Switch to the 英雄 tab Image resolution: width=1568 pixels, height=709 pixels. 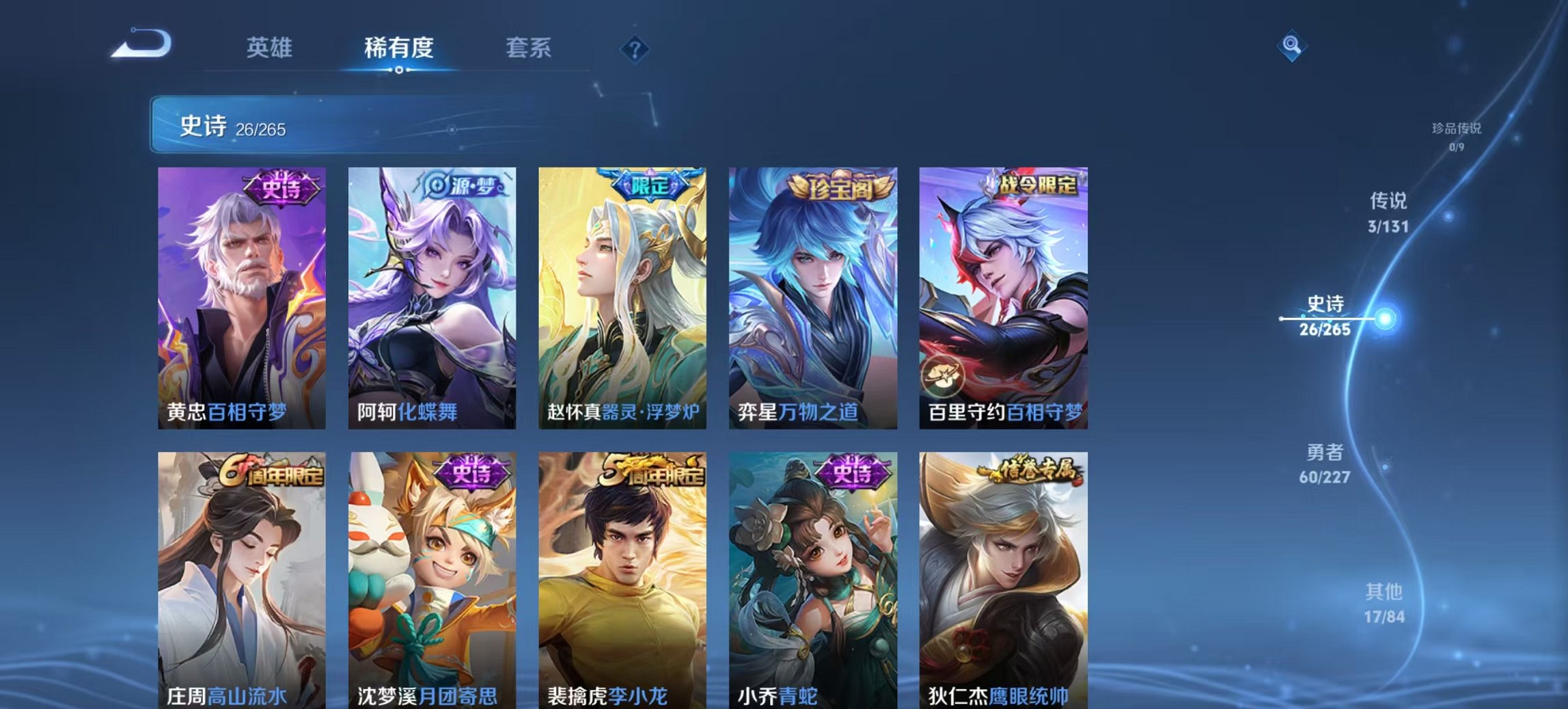click(x=271, y=49)
